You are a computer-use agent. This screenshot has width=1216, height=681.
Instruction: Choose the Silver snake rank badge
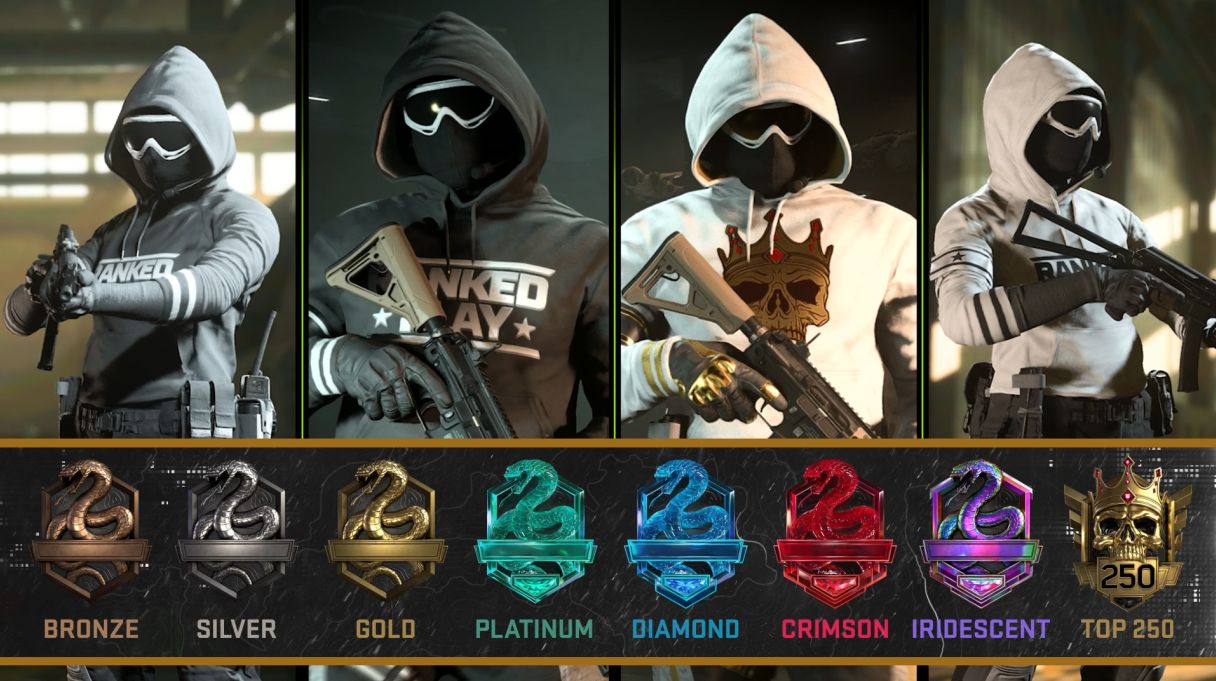236,530
